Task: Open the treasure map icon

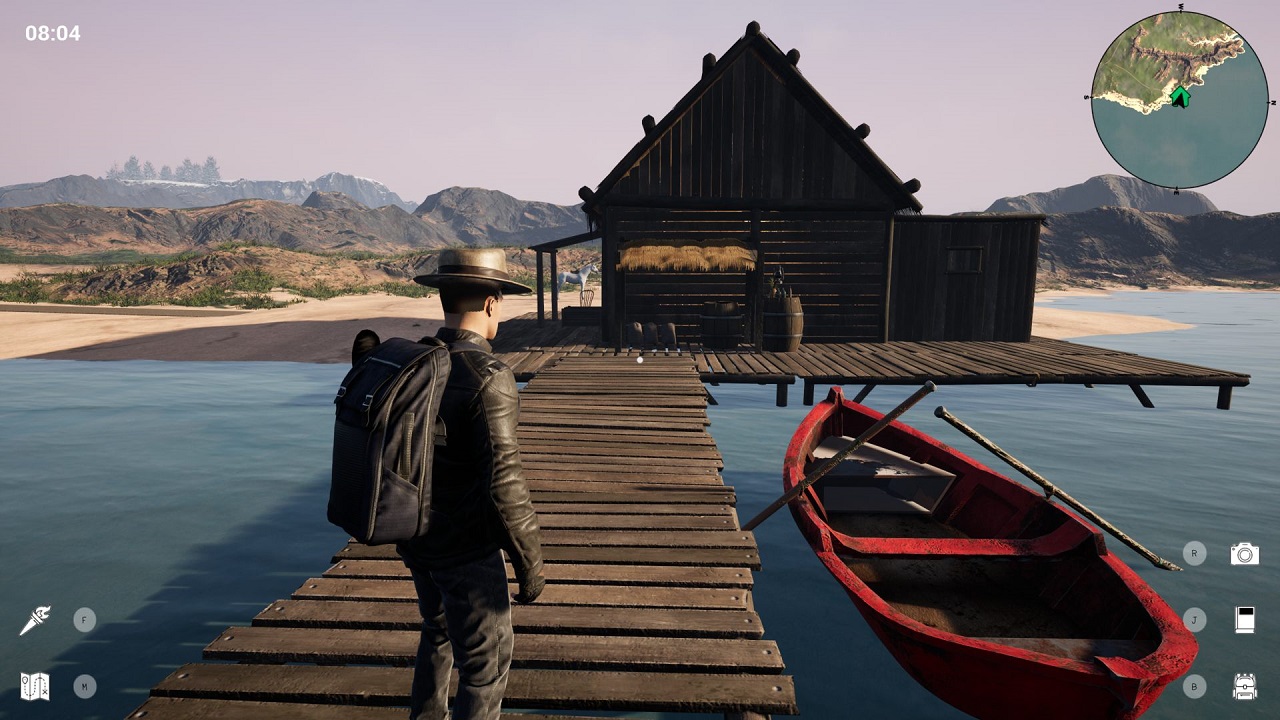Action: coord(34,686)
